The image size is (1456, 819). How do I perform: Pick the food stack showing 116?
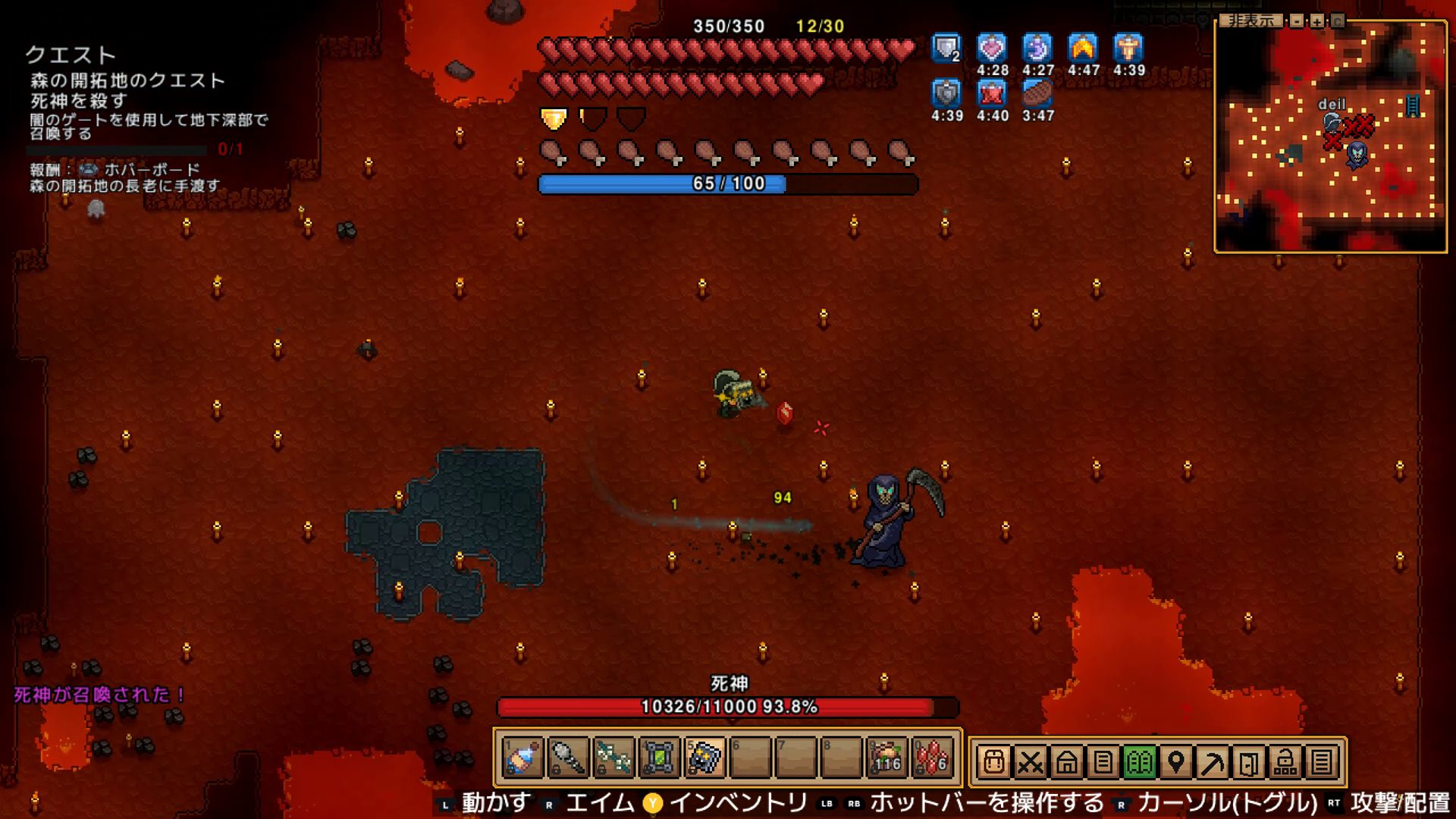[x=886, y=758]
